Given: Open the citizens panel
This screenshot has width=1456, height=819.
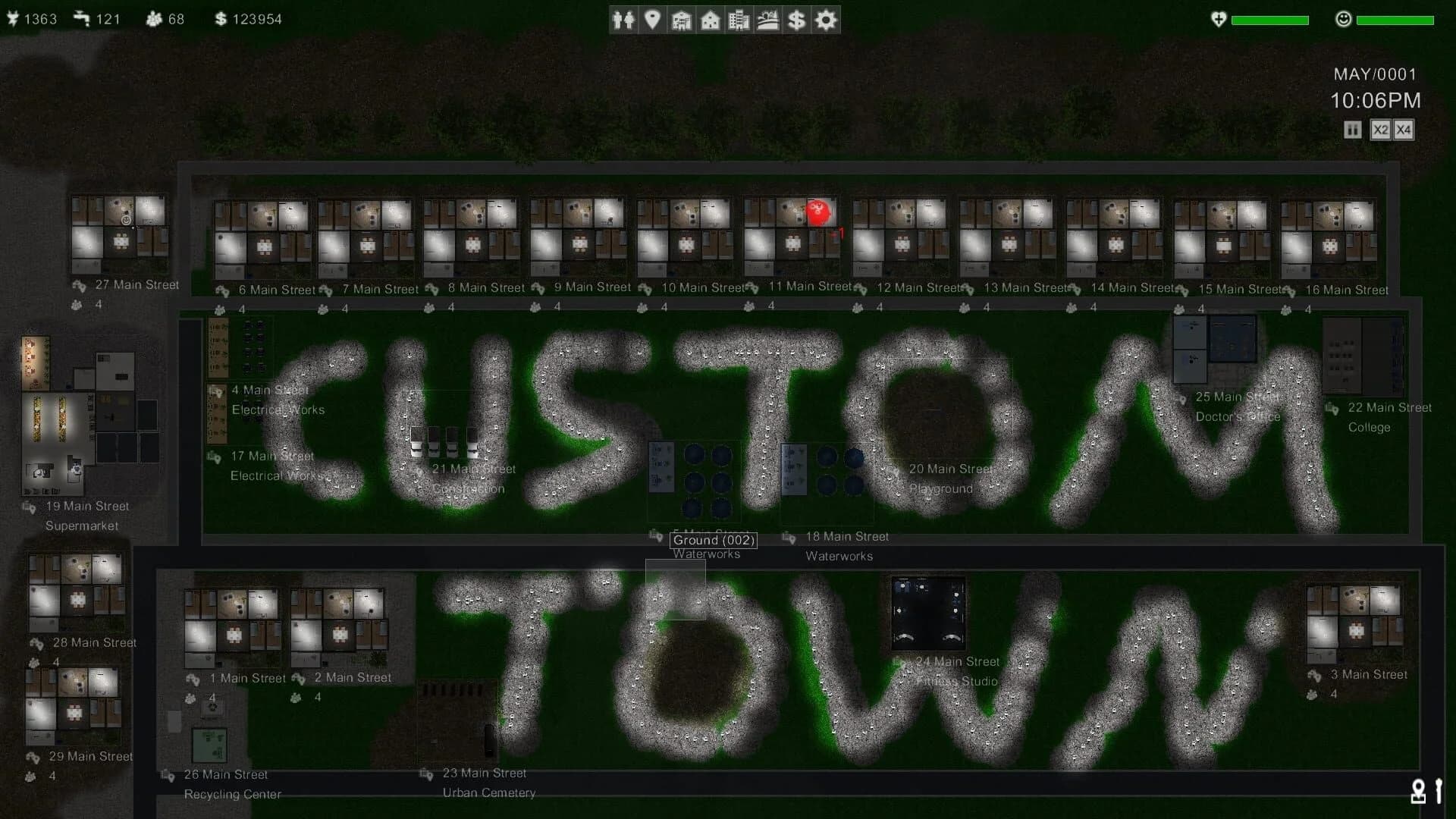Looking at the screenshot, I should (624, 20).
